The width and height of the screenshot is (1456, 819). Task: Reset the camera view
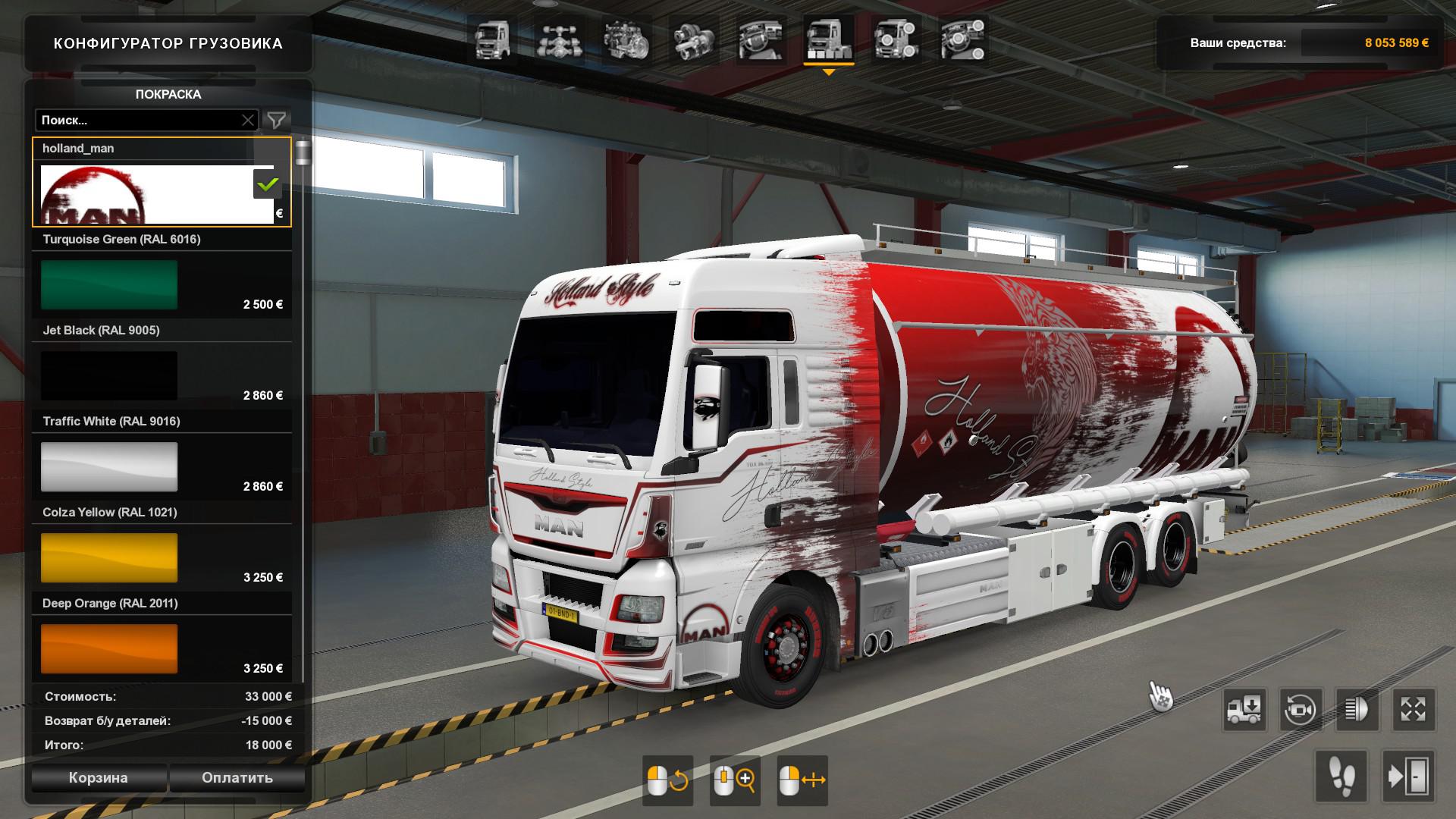1301,711
